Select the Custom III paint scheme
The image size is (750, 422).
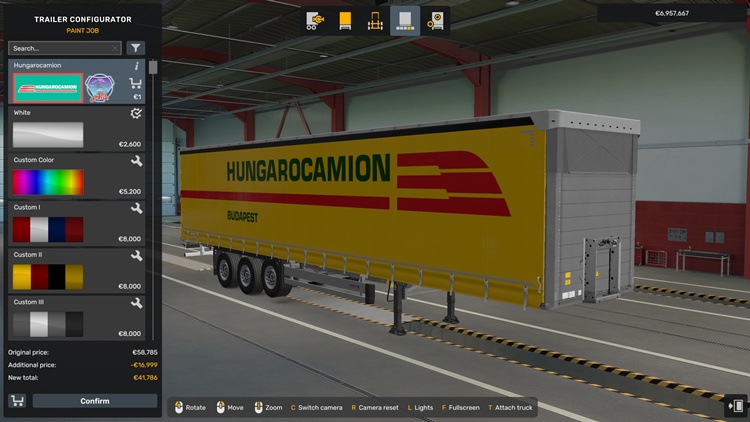(x=47, y=323)
